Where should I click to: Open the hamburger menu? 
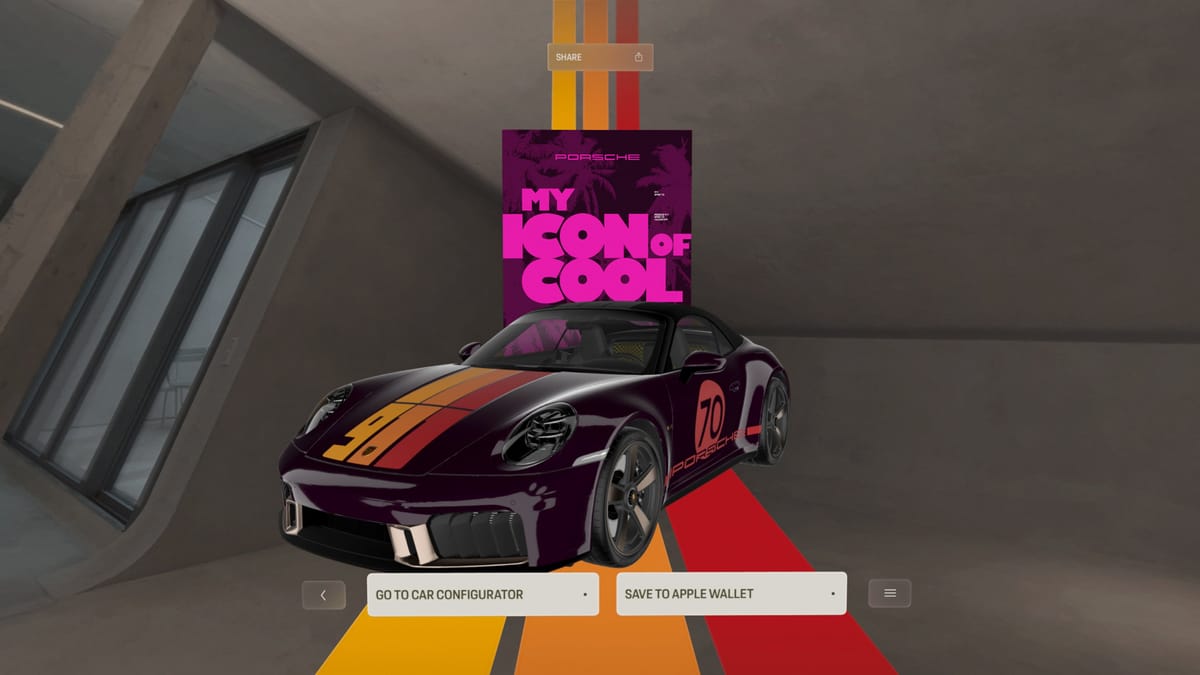[889, 594]
